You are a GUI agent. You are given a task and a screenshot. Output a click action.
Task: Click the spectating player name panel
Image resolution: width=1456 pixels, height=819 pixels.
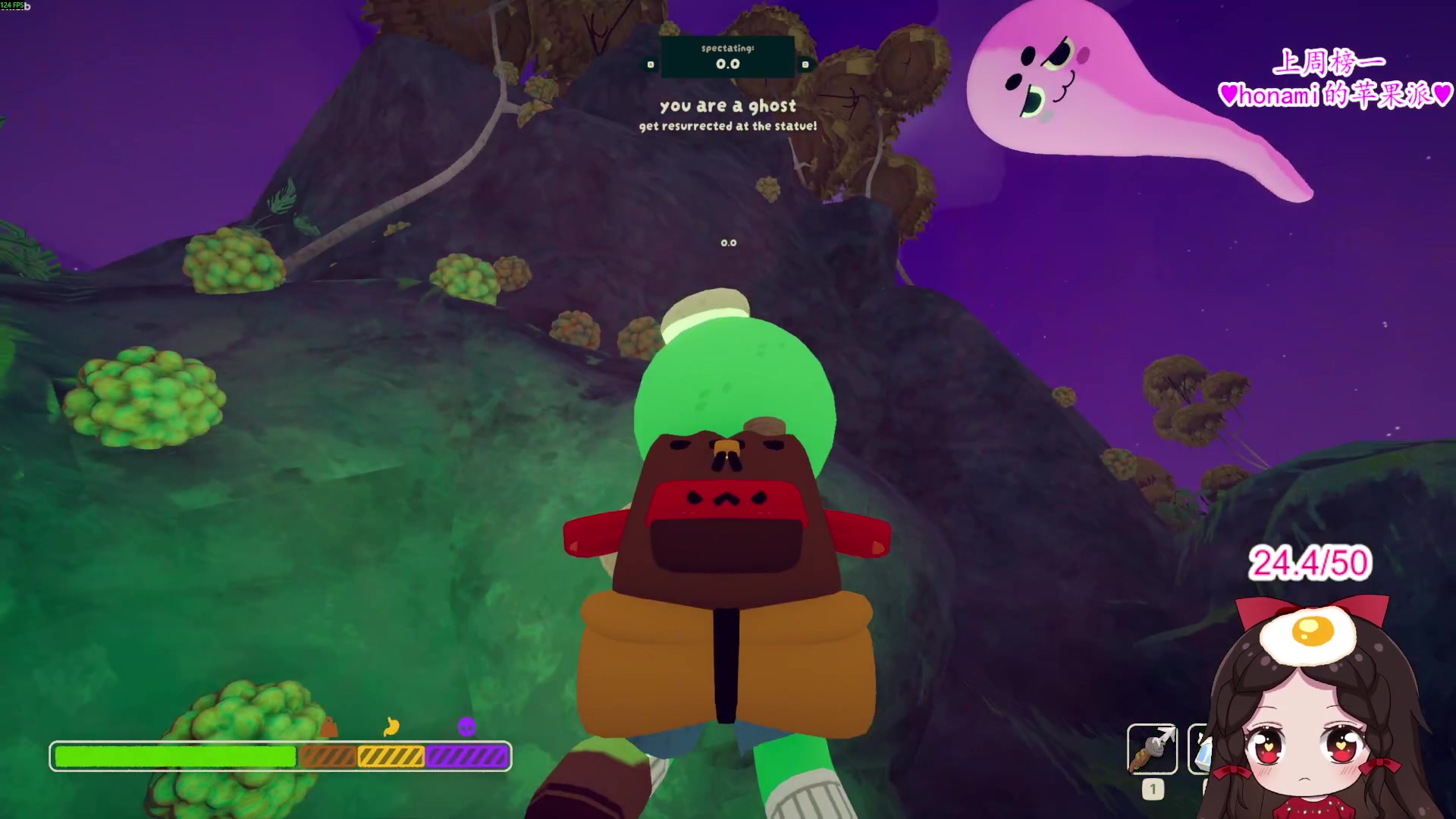tap(727, 57)
